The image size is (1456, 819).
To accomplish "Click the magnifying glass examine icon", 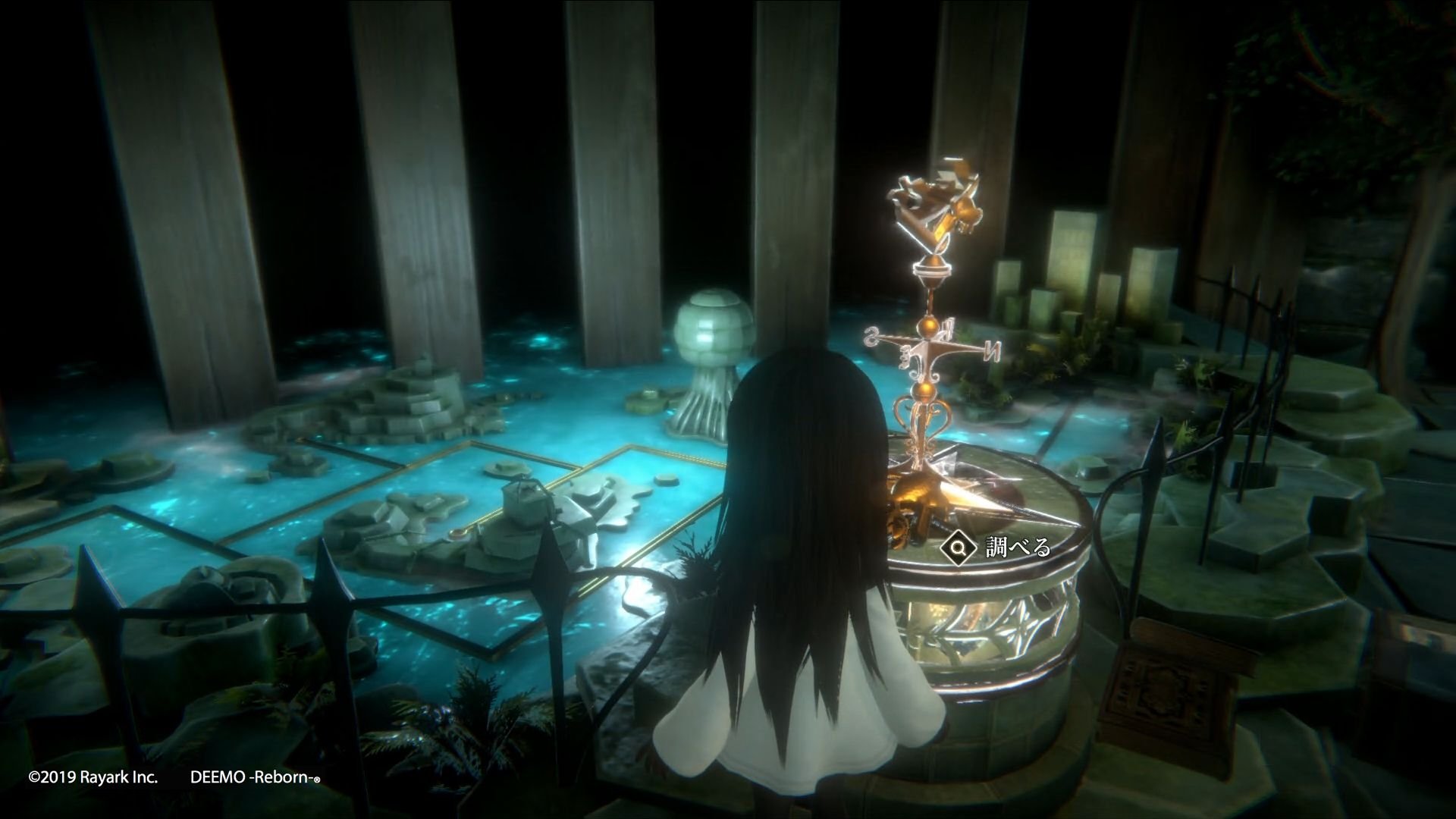I will [960, 545].
